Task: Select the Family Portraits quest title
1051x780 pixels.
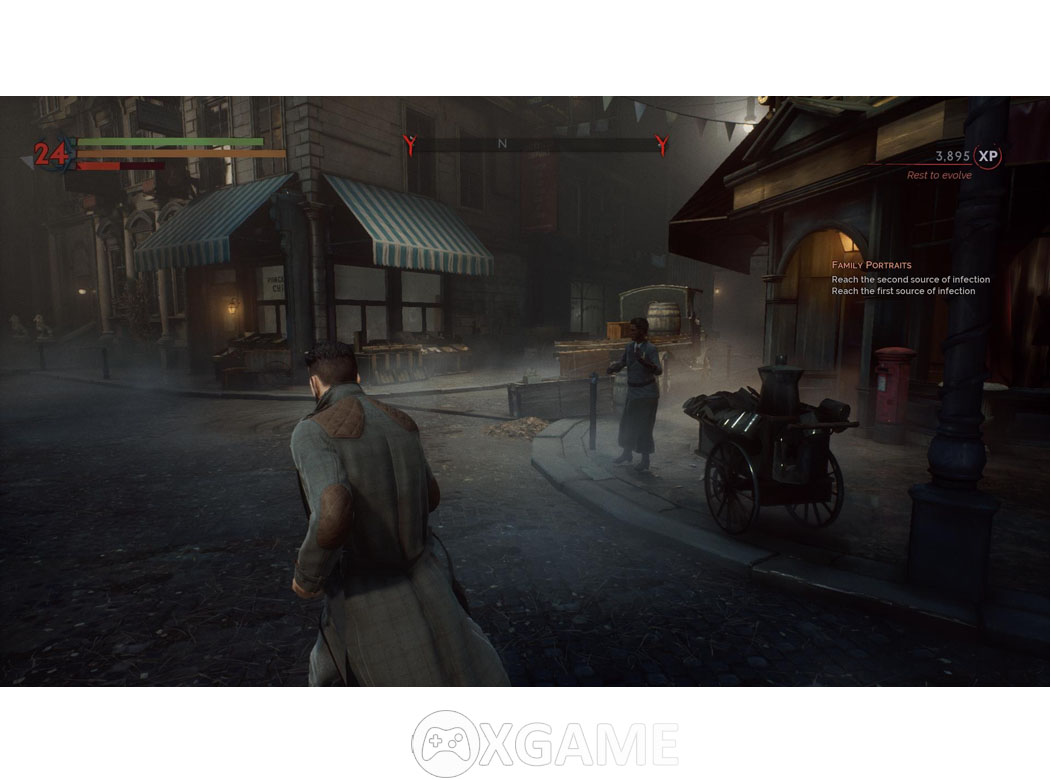Action: tap(871, 265)
